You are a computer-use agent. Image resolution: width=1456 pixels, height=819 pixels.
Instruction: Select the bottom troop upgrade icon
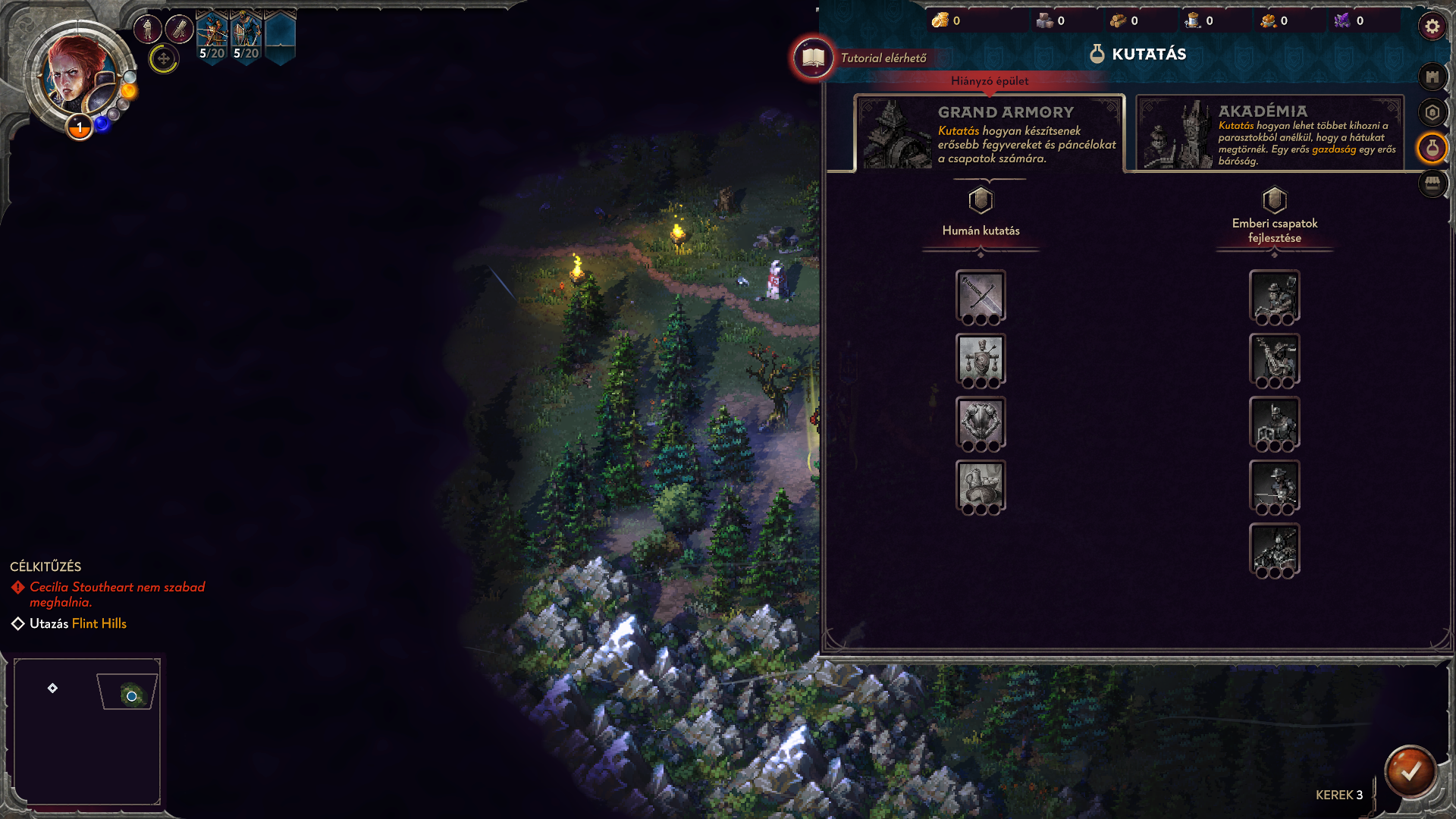tap(1274, 549)
